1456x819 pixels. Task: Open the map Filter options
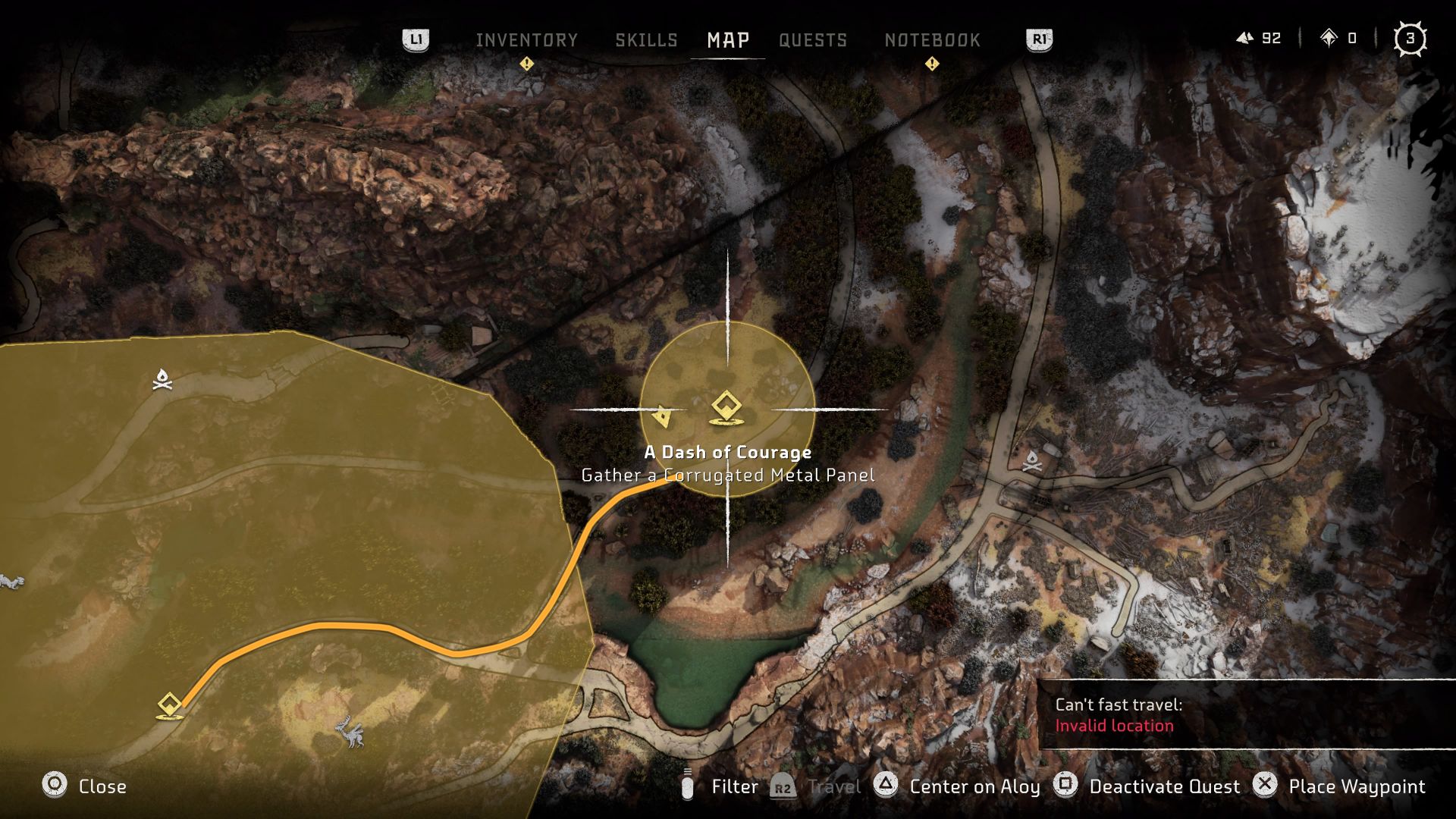[733, 786]
